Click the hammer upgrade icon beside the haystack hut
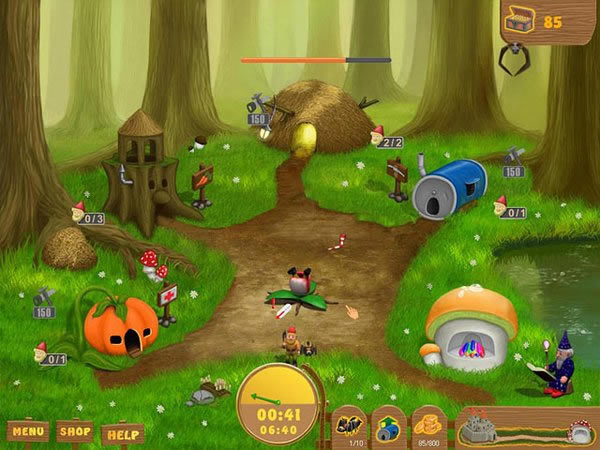The image size is (600, 450). pos(257,104)
